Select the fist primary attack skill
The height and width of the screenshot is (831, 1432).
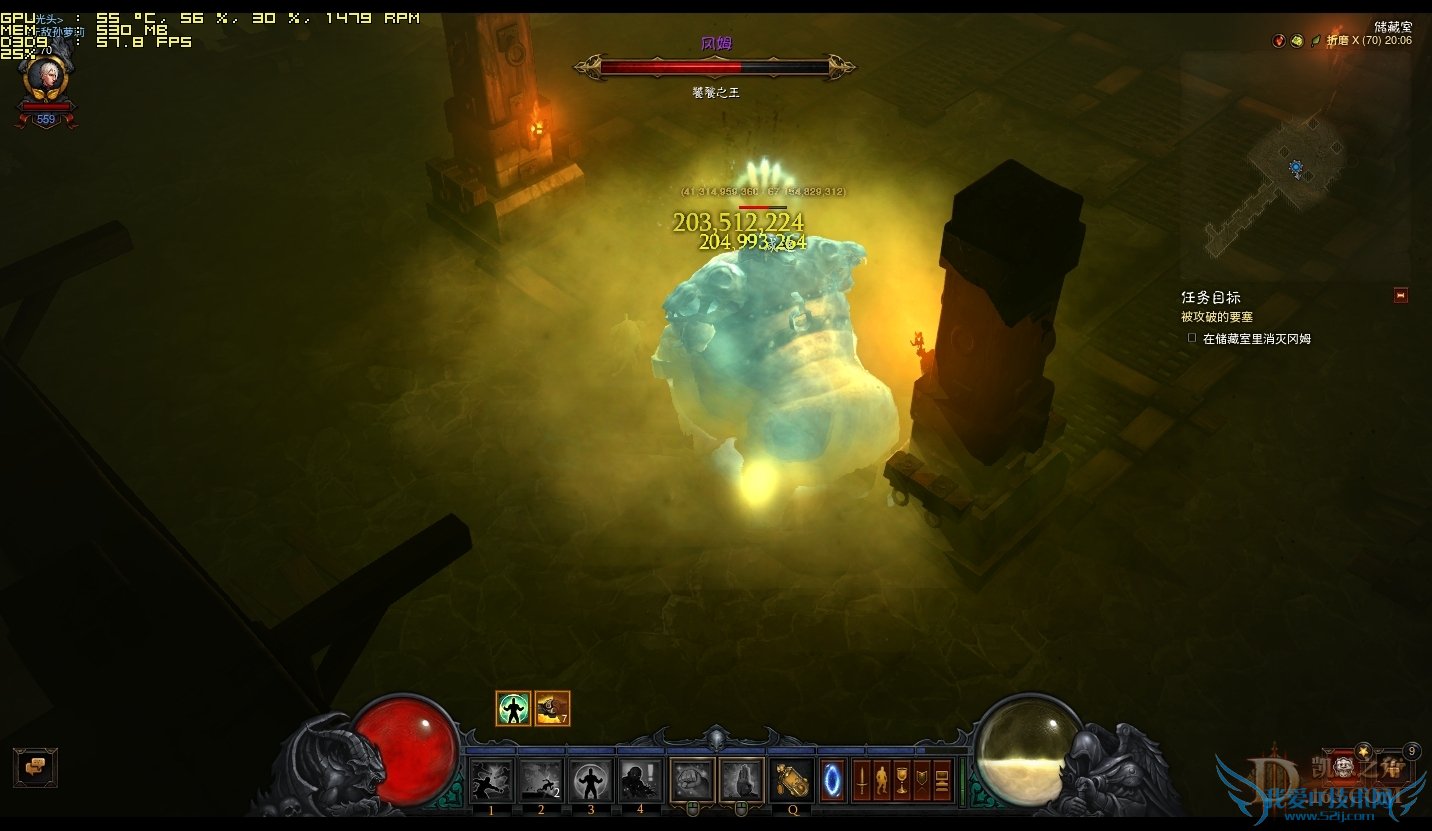click(x=692, y=780)
